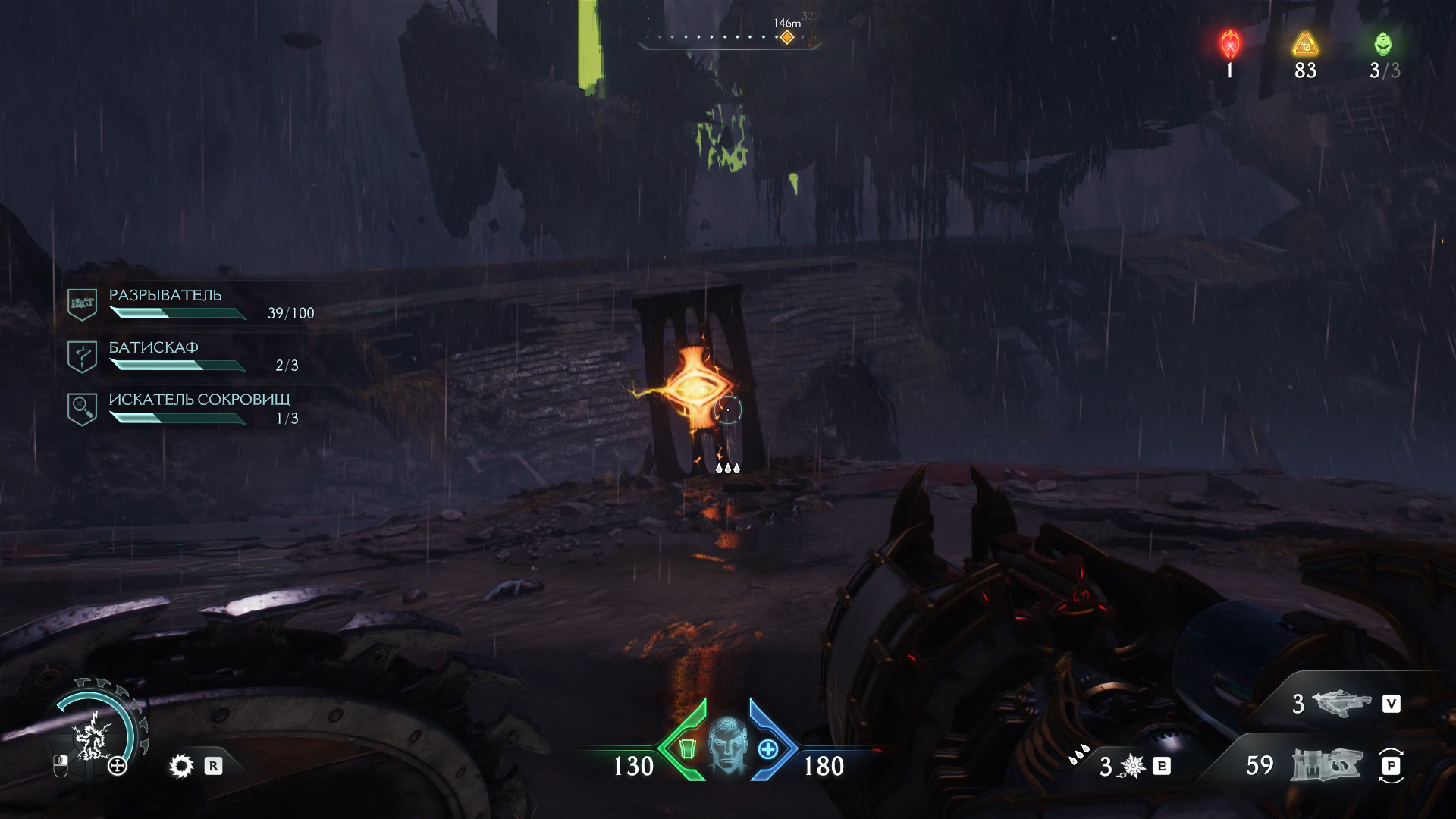
Task: Click the orange objective marker on compass
Action: click(x=787, y=37)
